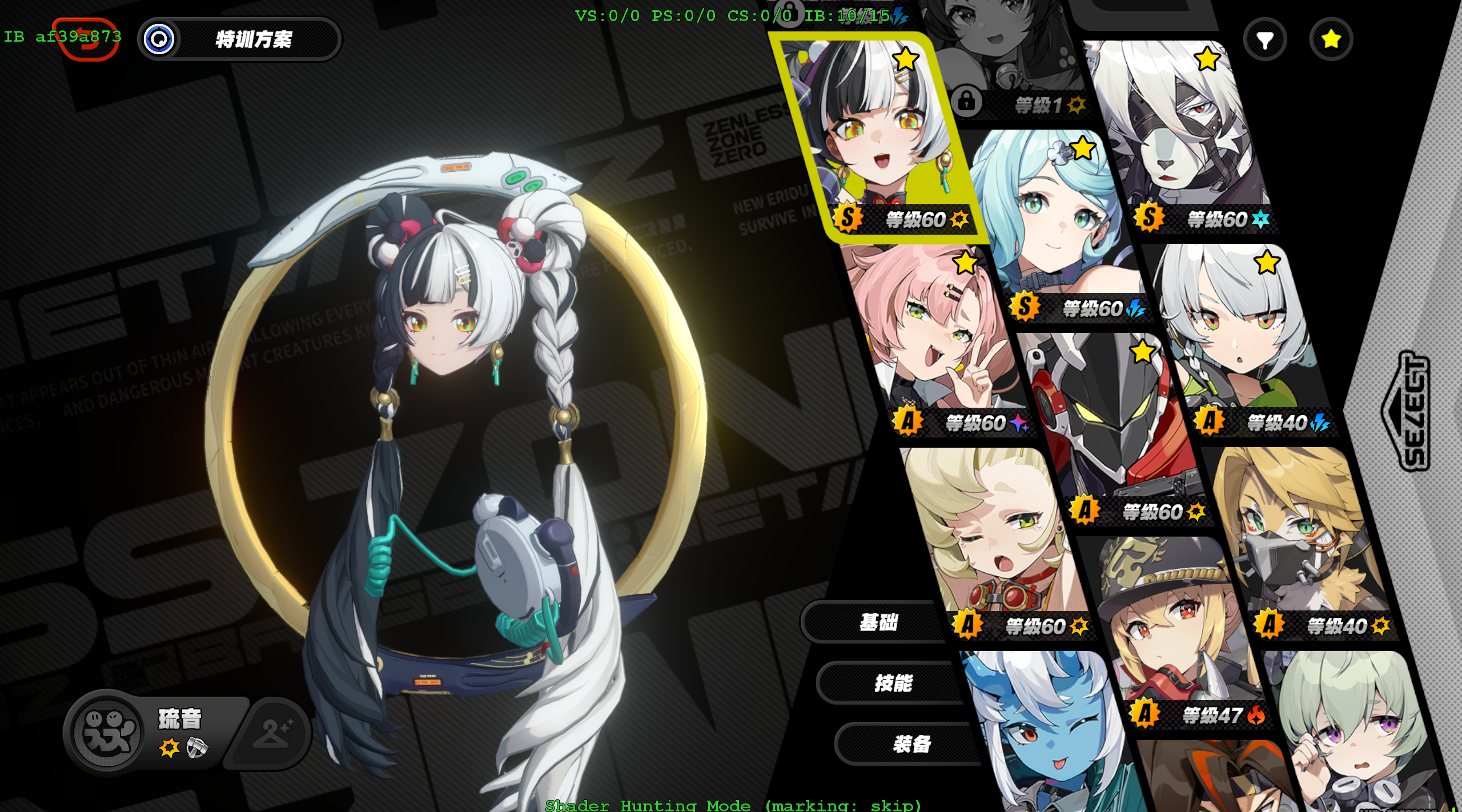Open the outfit hanger icon button

pos(273,733)
